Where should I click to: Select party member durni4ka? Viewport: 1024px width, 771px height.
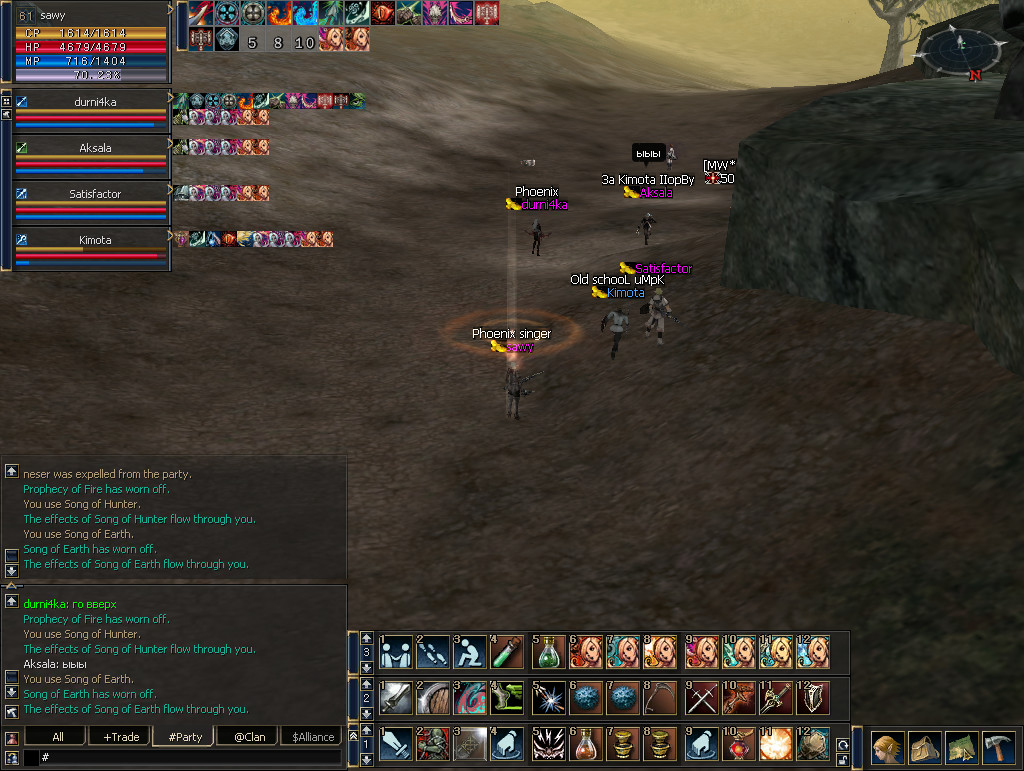[94, 101]
